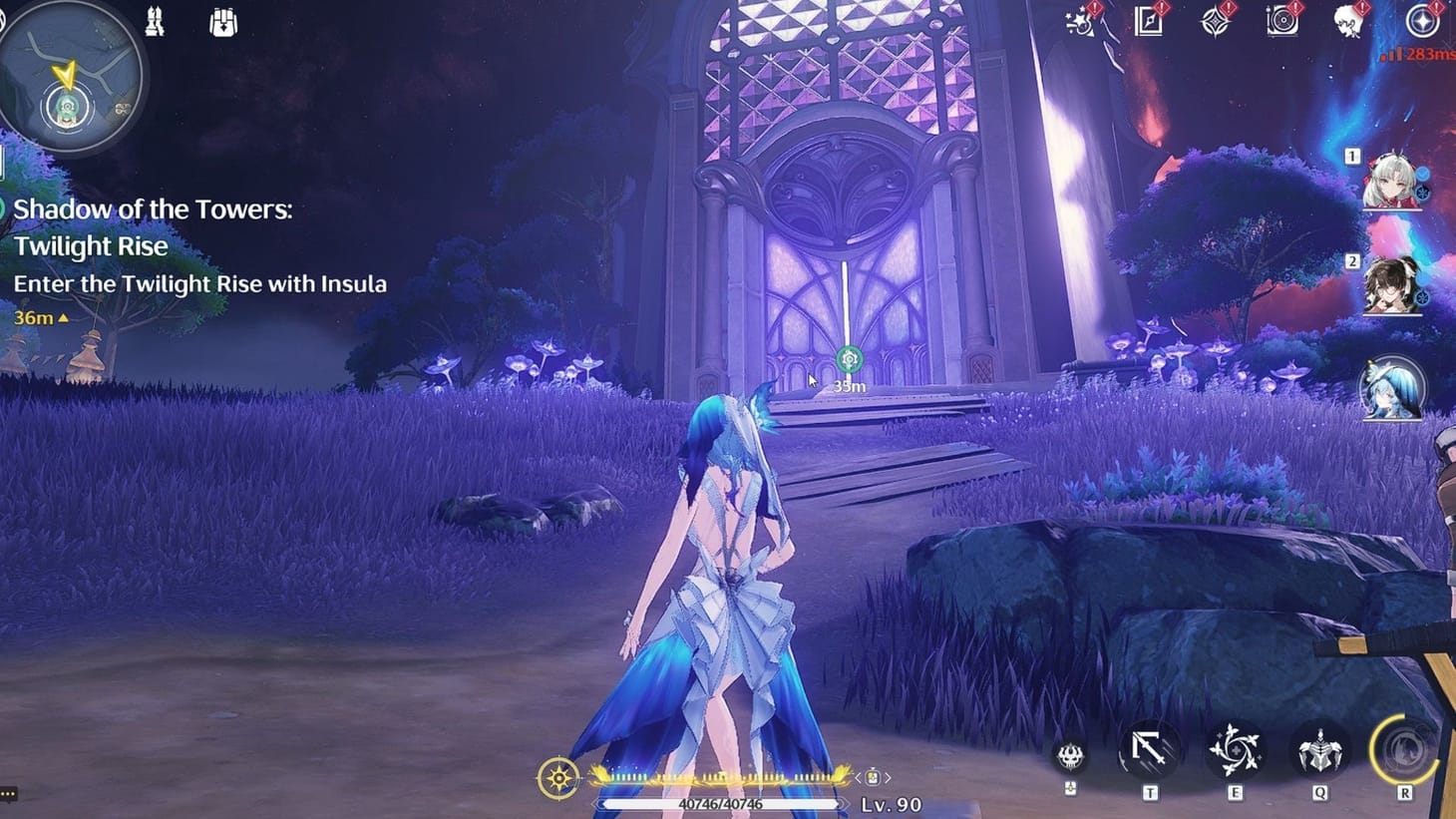Screen dimensions: 1456x819
Task: Open the full map by clicking the minimap
Action: (66, 78)
